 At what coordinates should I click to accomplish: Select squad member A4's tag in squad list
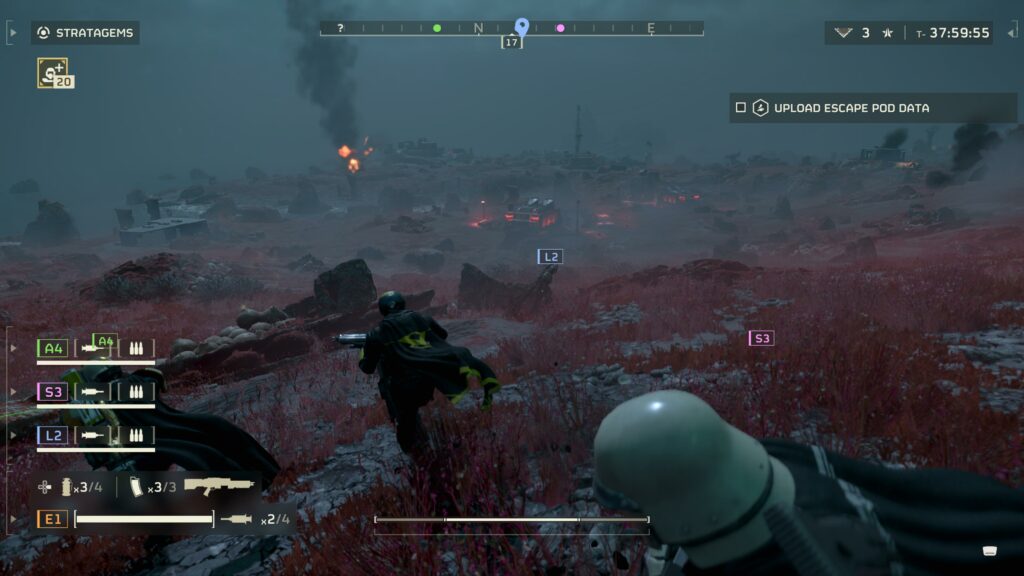click(52, 348)
